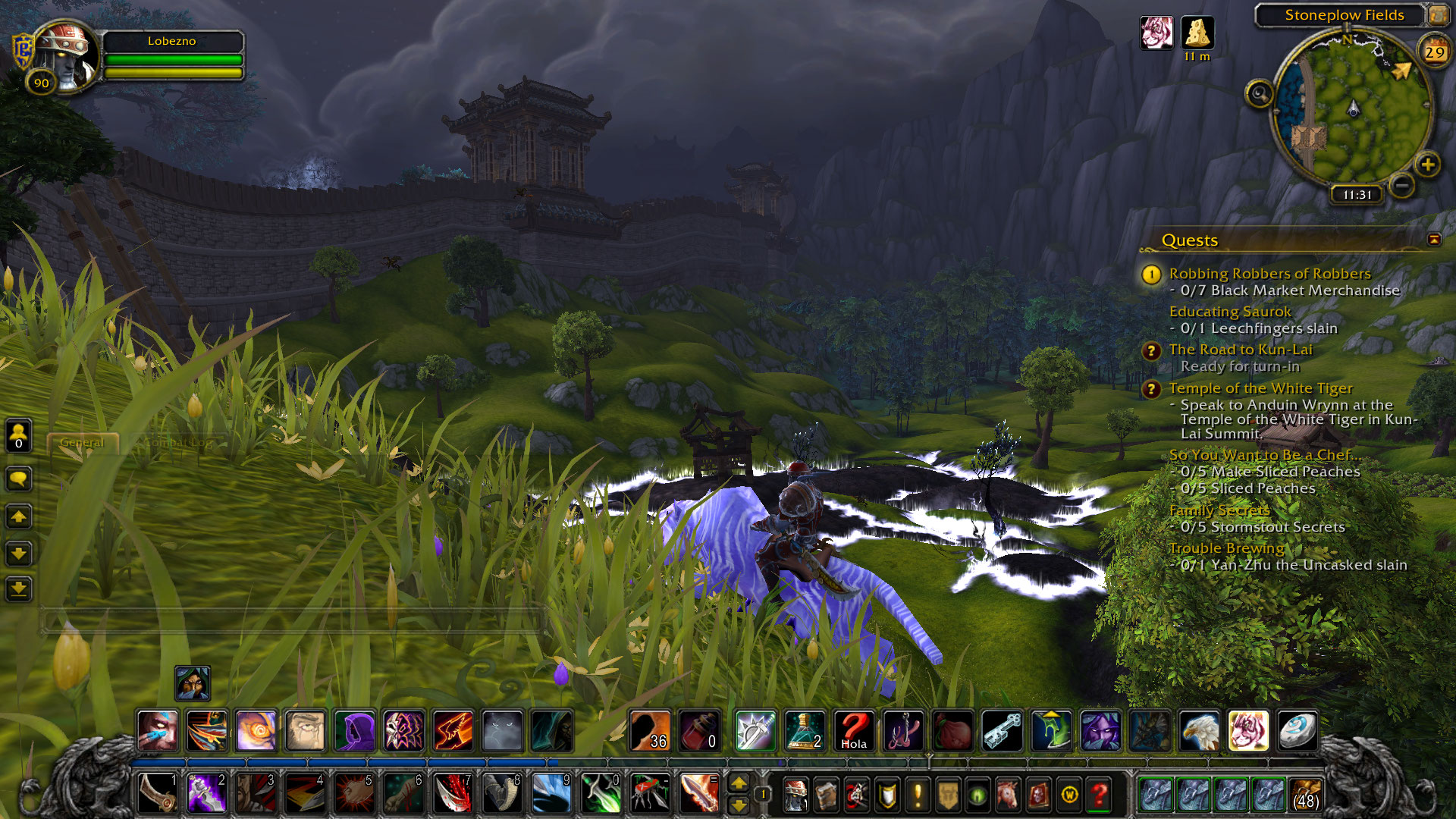Summon the white tiger mount
Viewport: 1456px width, 819px height.
click(x=1247, y=731)
